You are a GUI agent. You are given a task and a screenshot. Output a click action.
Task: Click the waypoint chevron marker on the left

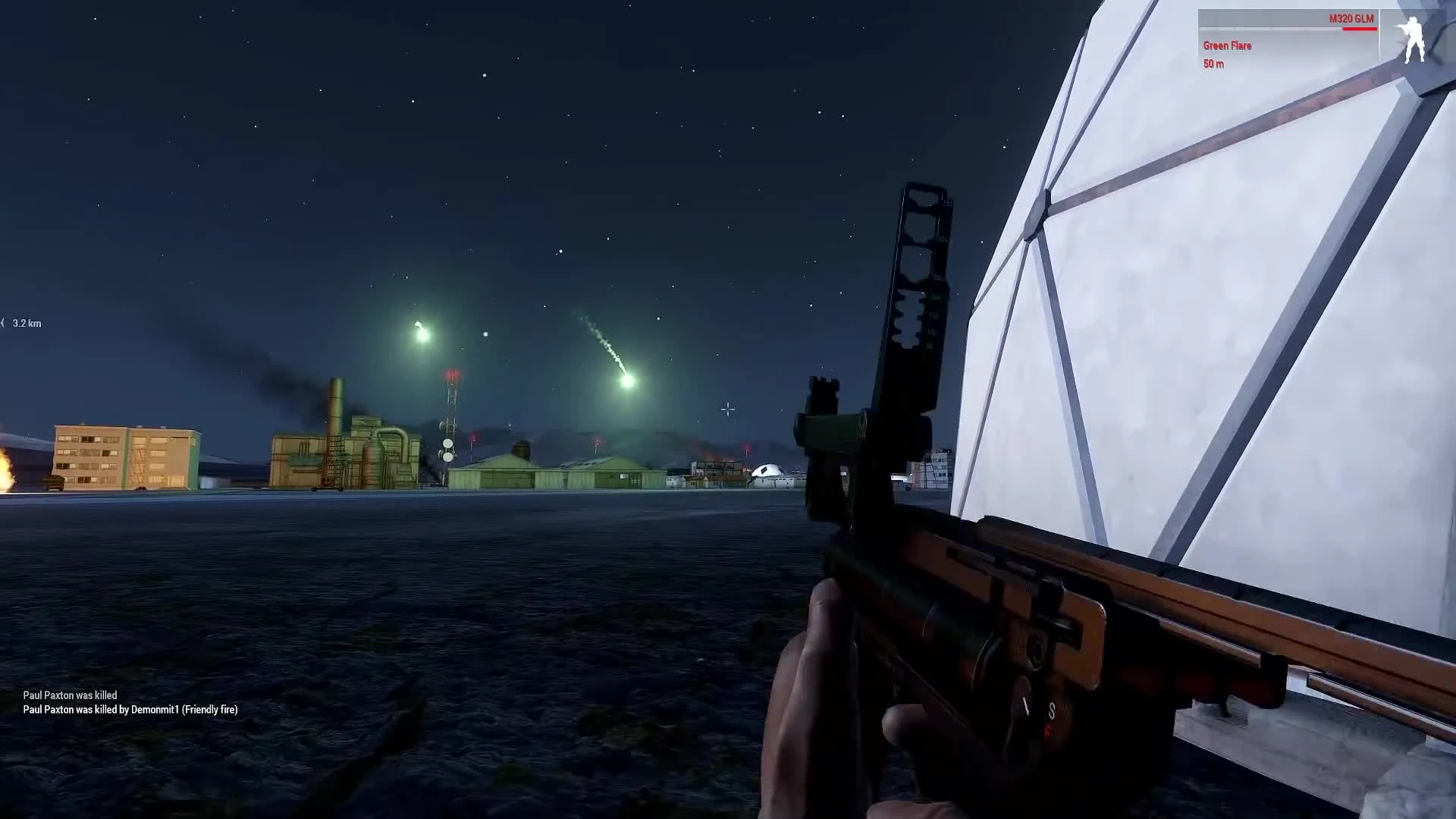[4, 322]
